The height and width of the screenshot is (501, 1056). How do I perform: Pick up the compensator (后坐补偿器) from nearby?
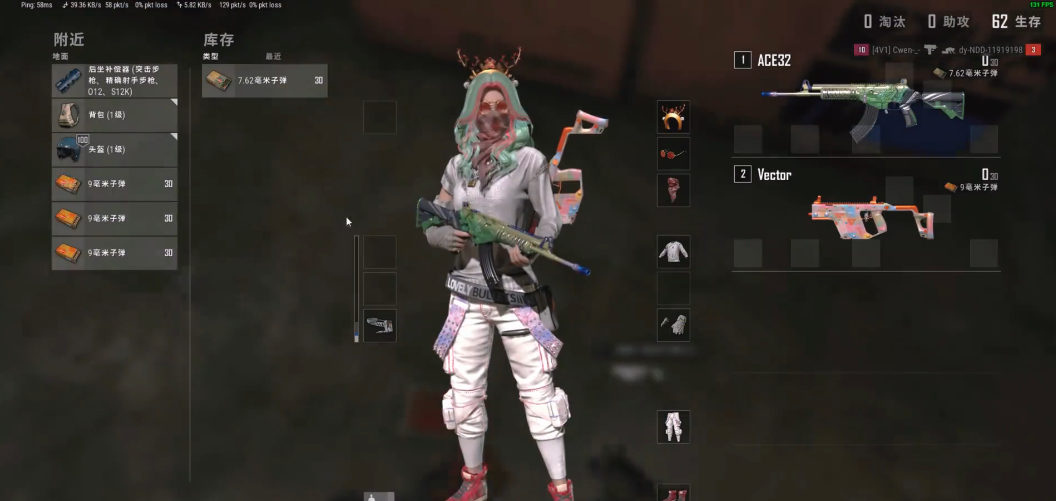114,82
